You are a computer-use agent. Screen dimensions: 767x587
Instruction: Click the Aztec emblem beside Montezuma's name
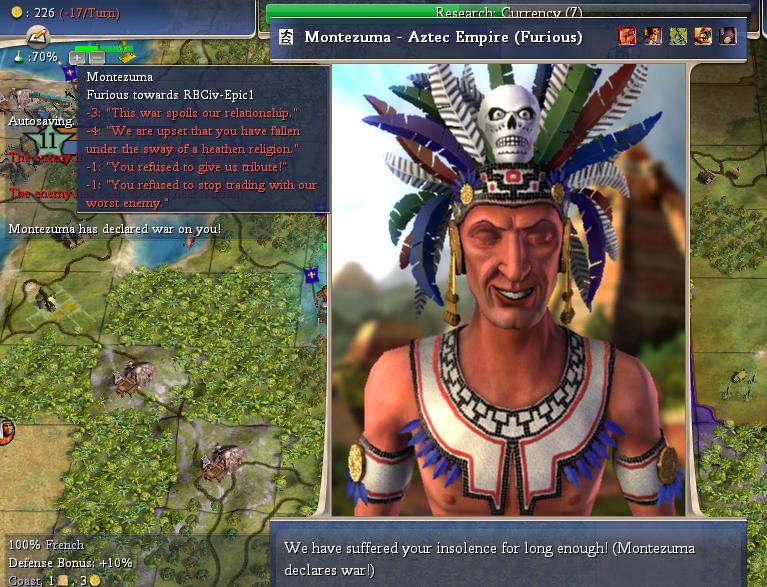tap(286, 38)
